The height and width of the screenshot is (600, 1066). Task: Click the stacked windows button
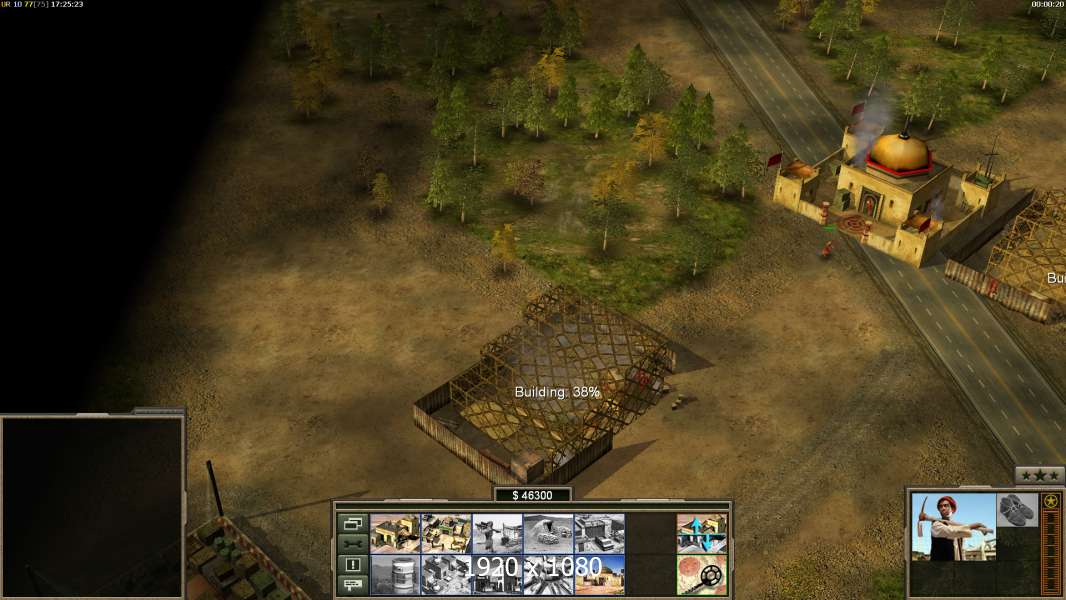353,523
